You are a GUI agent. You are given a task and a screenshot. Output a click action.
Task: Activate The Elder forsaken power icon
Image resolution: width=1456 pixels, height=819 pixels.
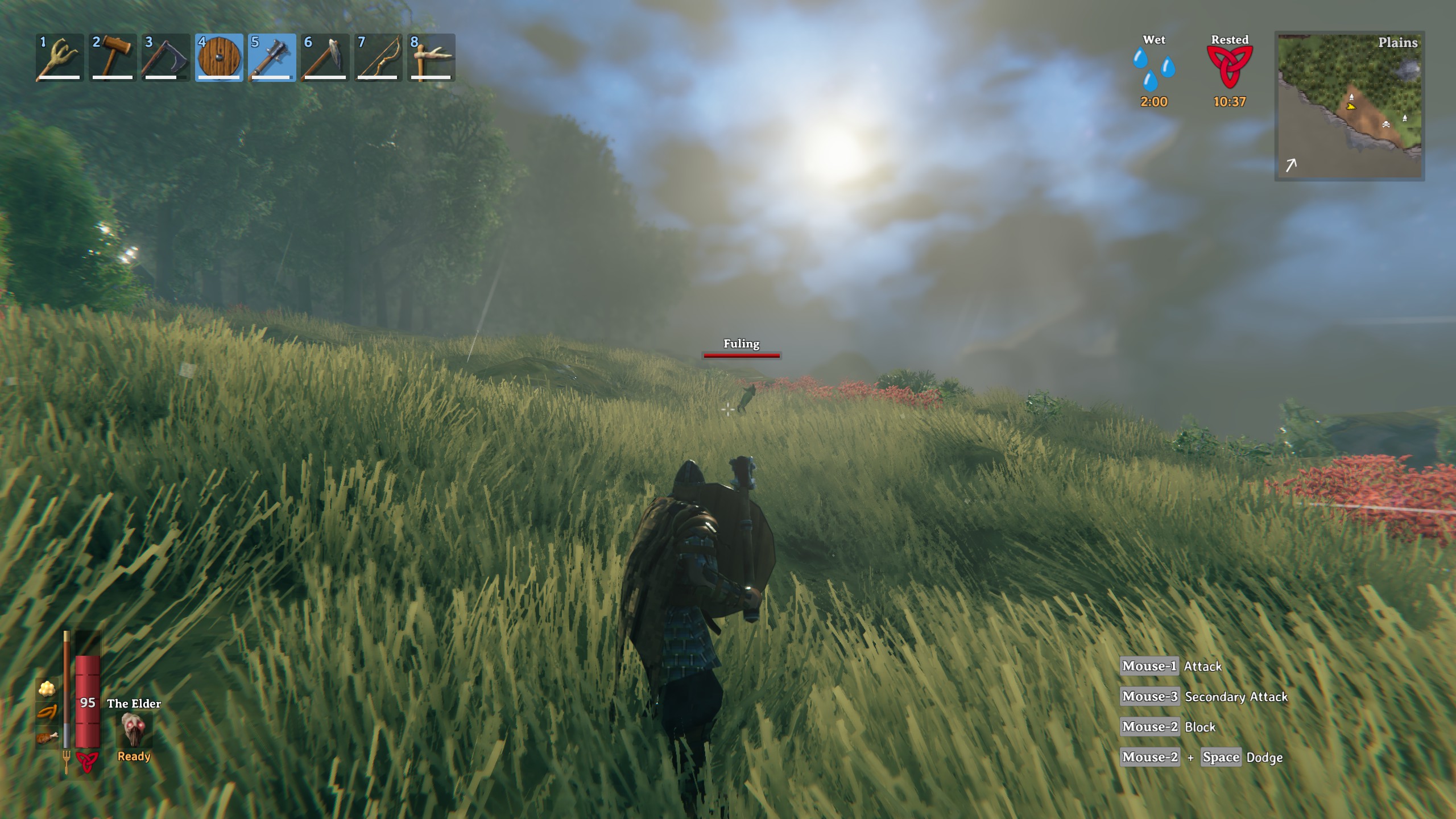(134, 731)
